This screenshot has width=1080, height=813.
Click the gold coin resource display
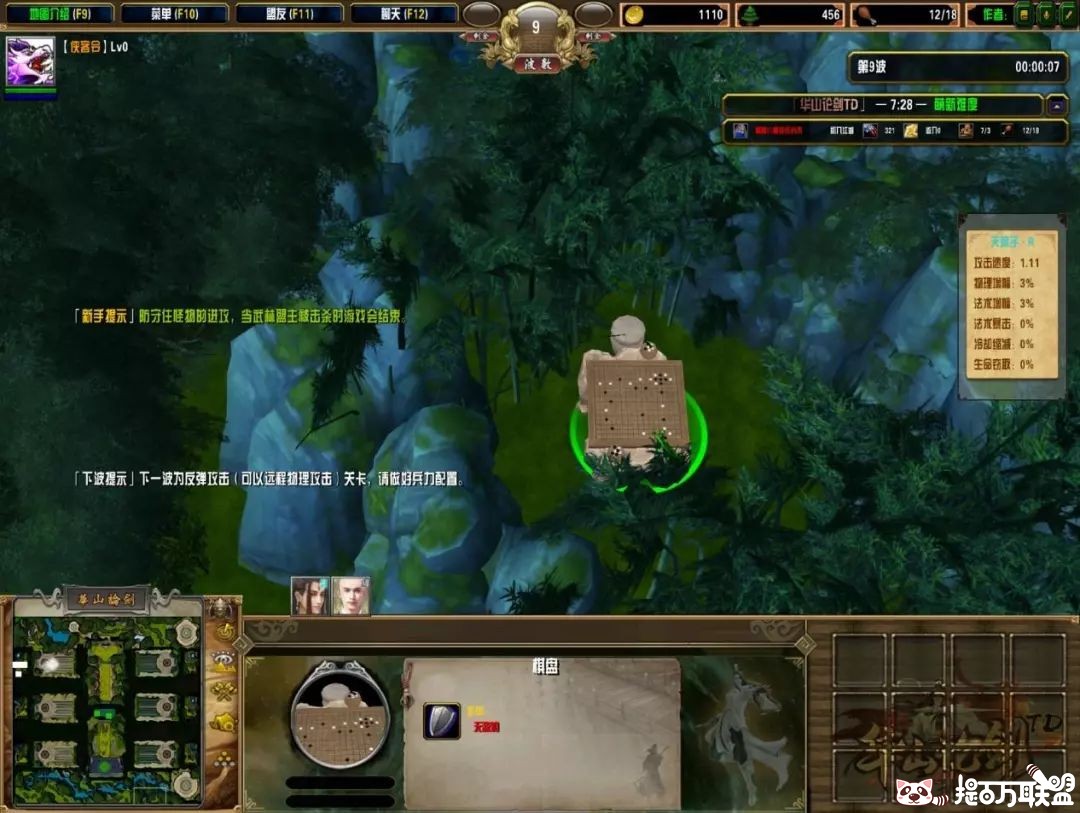click(634, 15)
